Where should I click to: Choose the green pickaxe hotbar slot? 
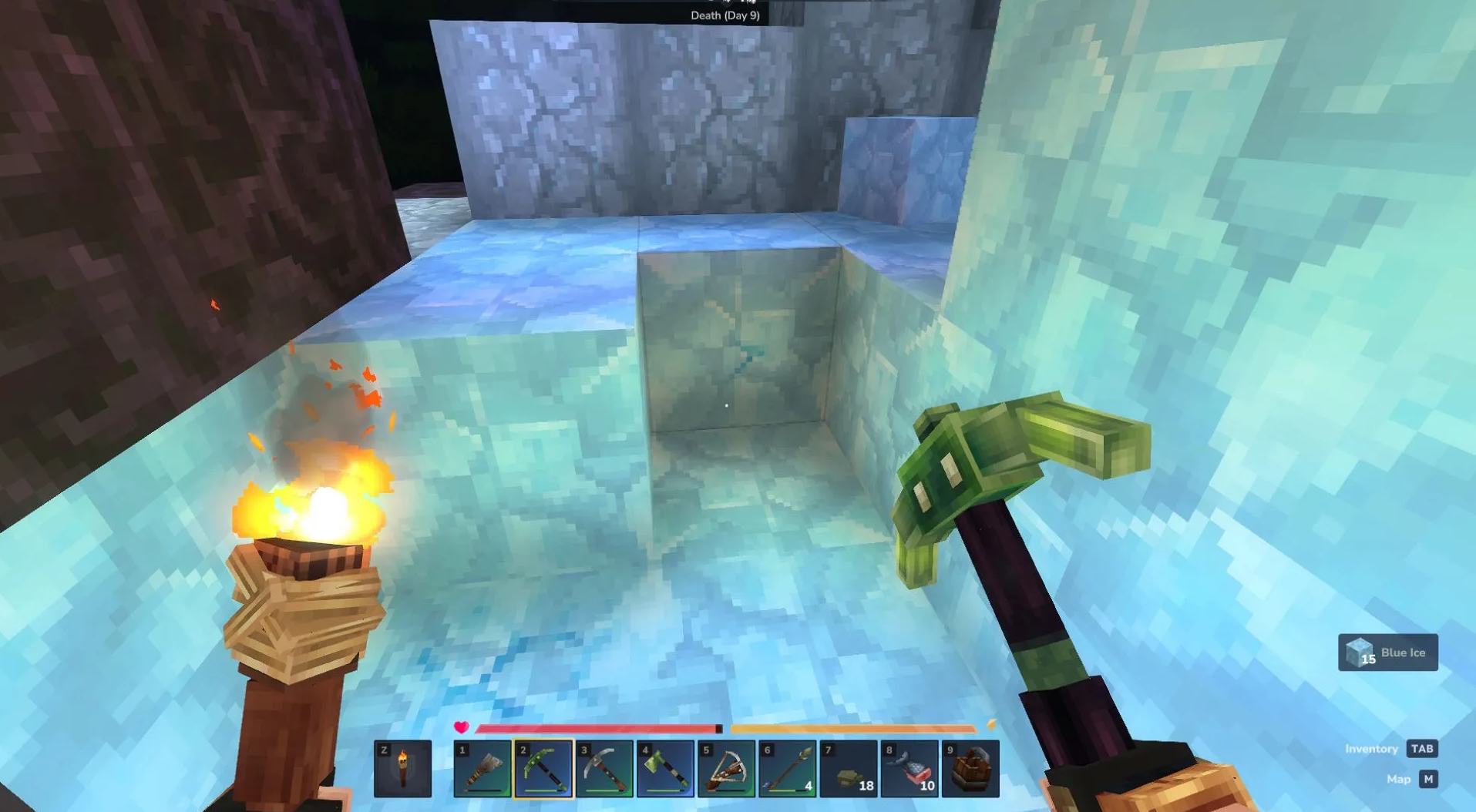(543, 768)
